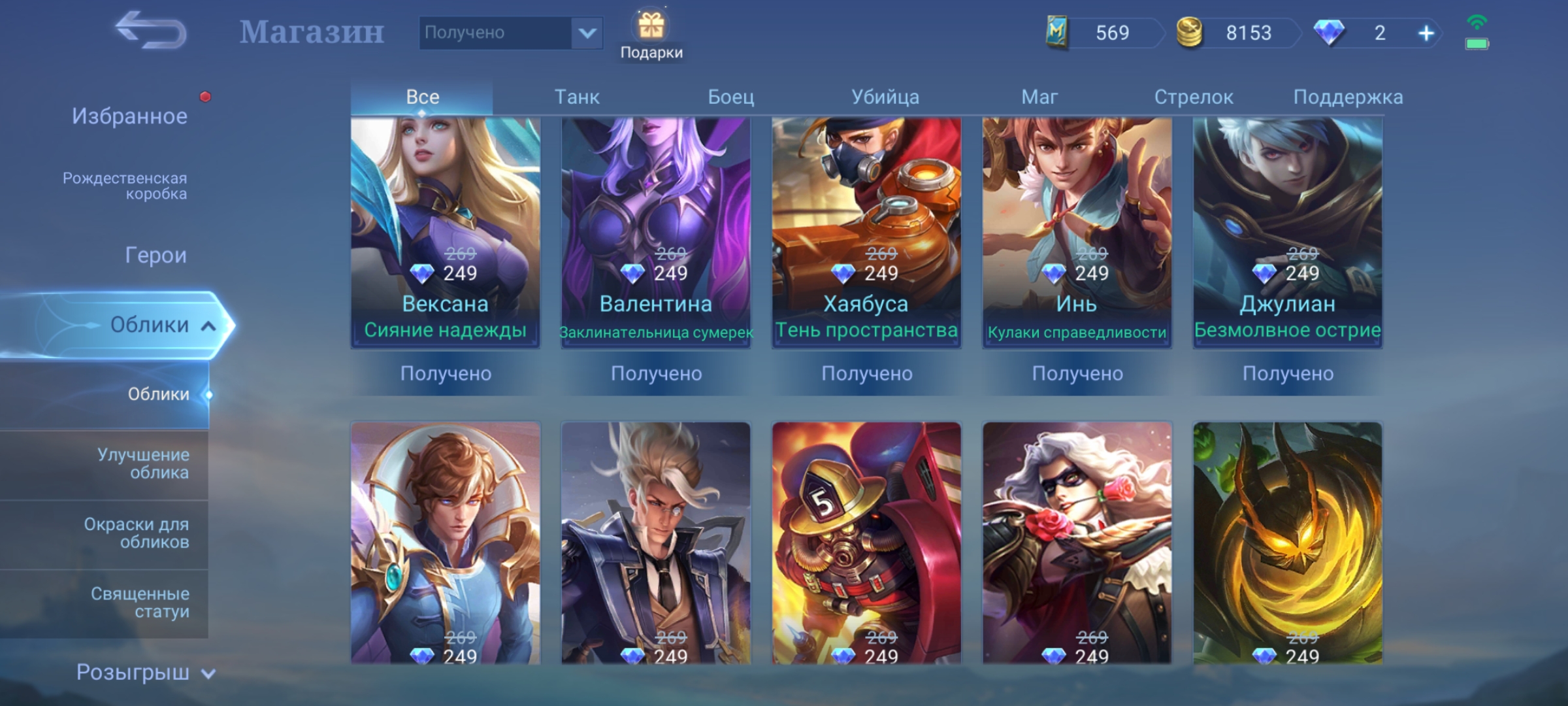The height and width of the screenshot is (706, 1568).
Task: Expand the Розыгрыш menu section
Action: pos(145,673)
